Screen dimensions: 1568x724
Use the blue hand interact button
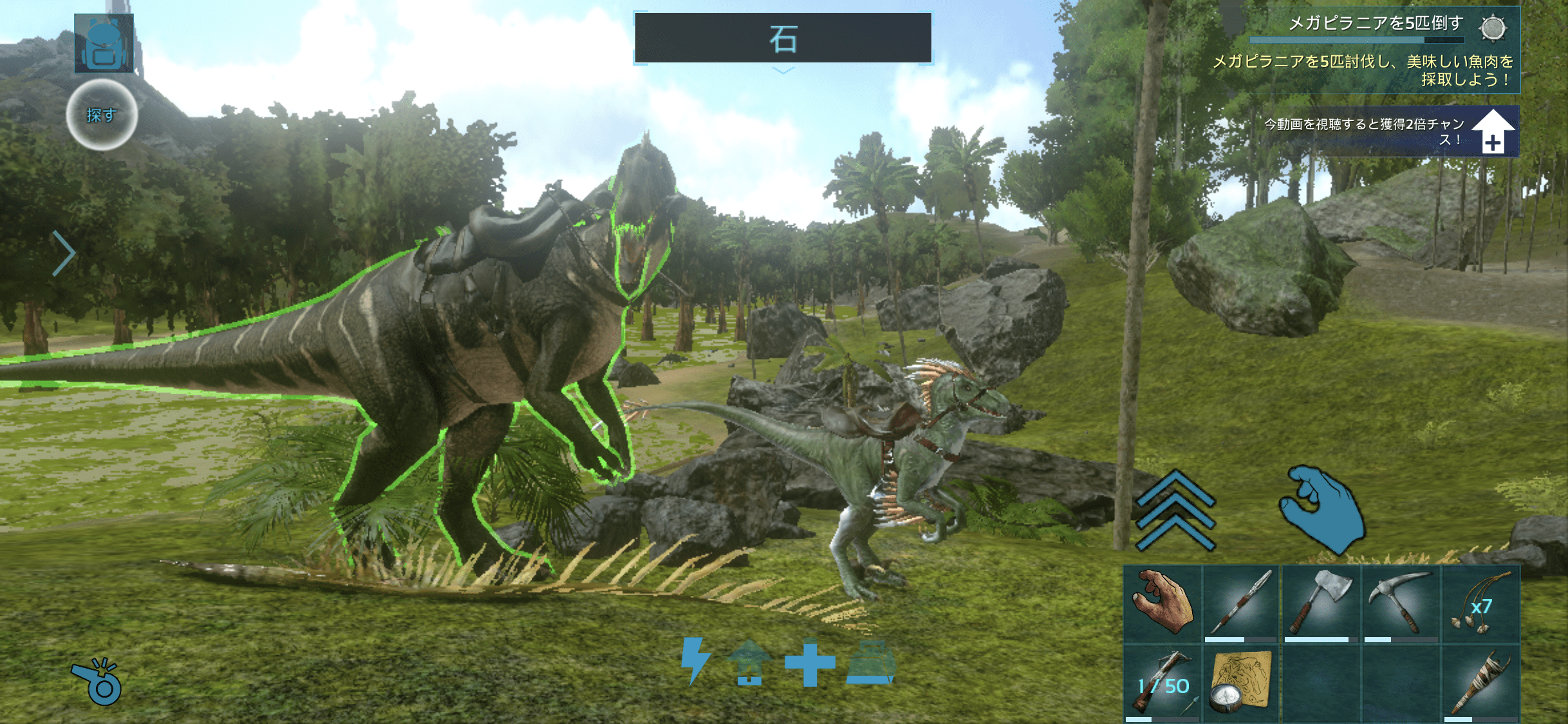tap(1322, 510)
